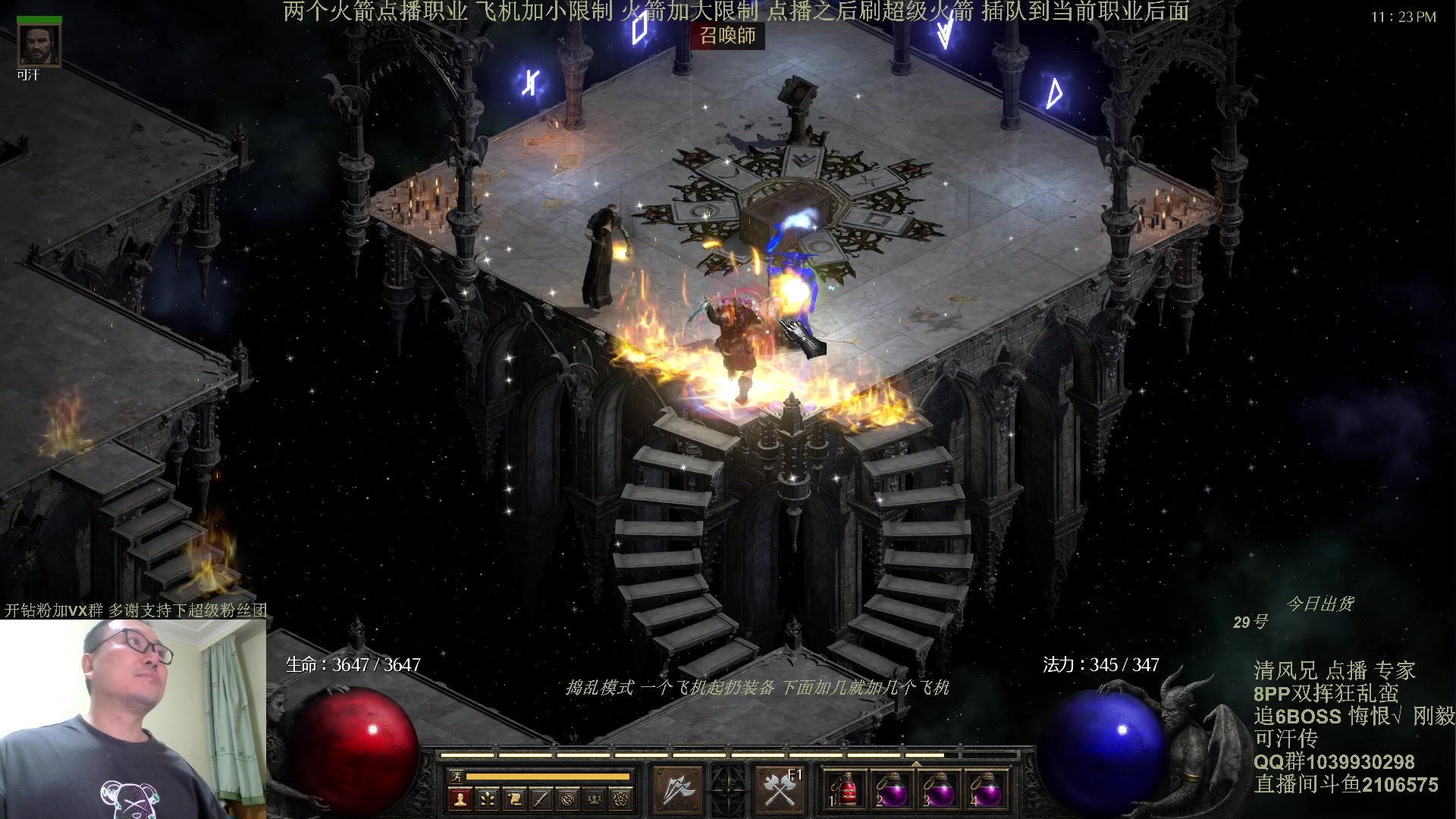Use the red potion in belt slot 1
1456x819 pixels.
click(846, 790)
